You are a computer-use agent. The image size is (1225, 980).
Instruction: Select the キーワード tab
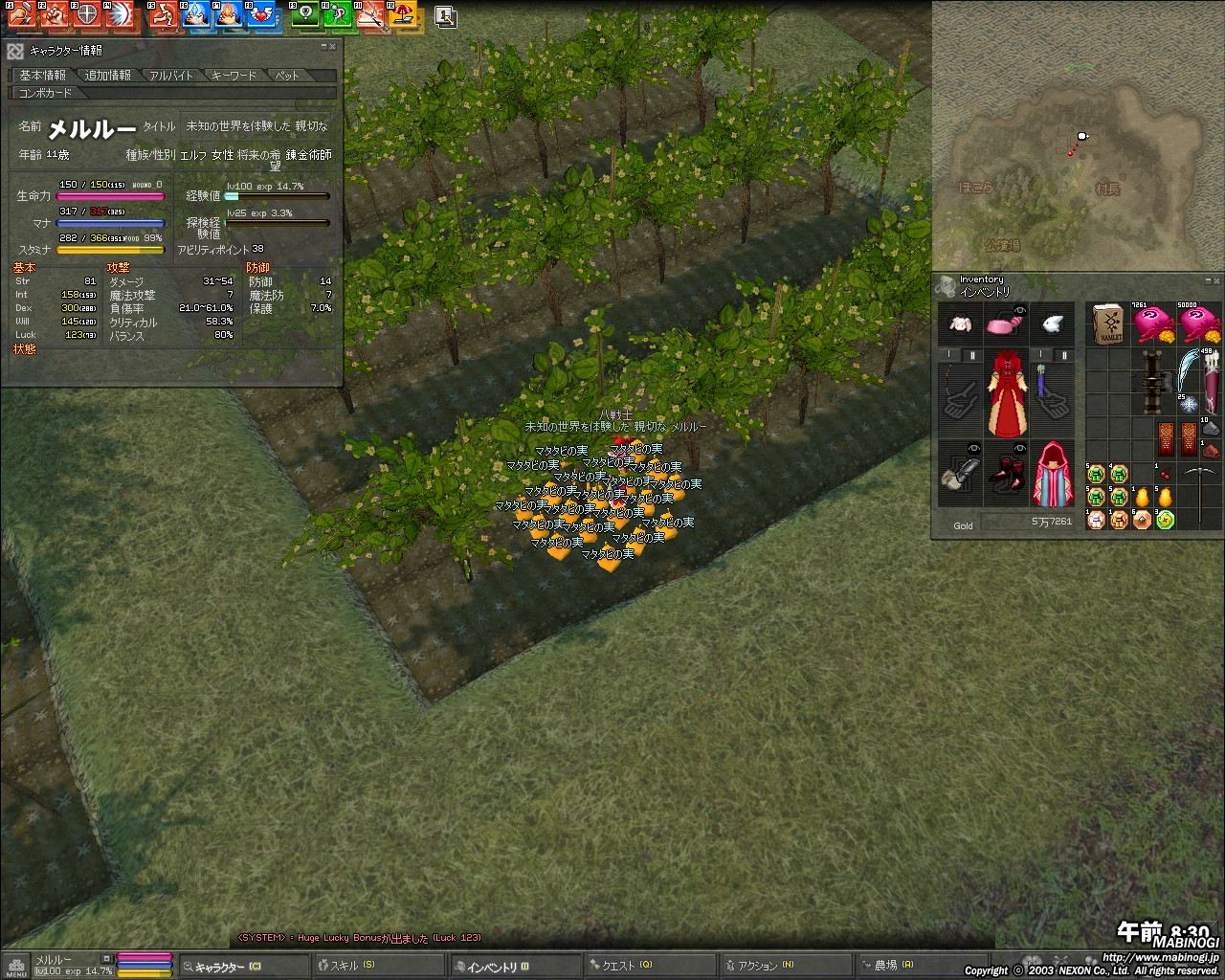pyautogui.click(x=234, y=75)
